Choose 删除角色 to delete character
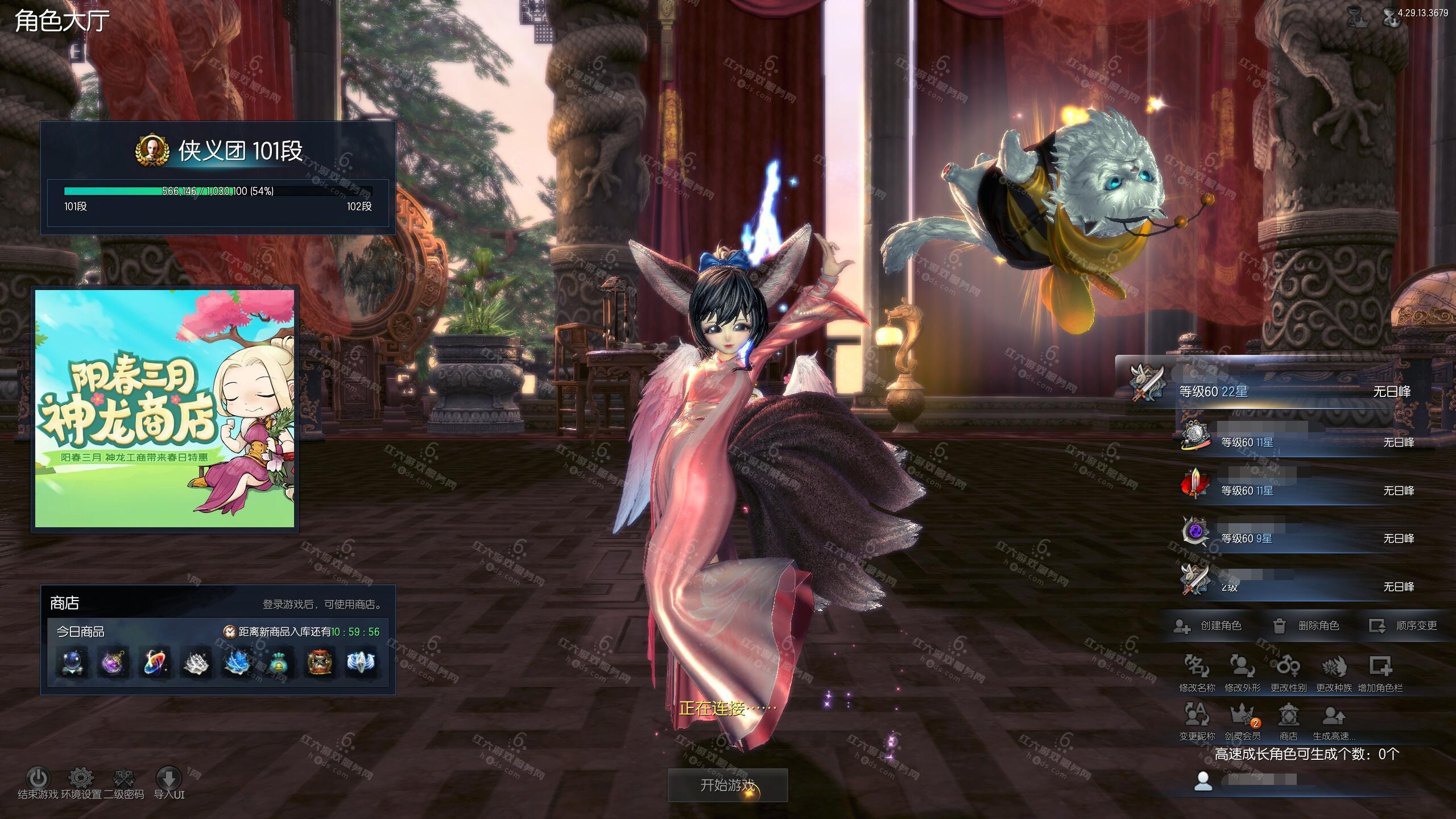 (x=1306, y=626)
